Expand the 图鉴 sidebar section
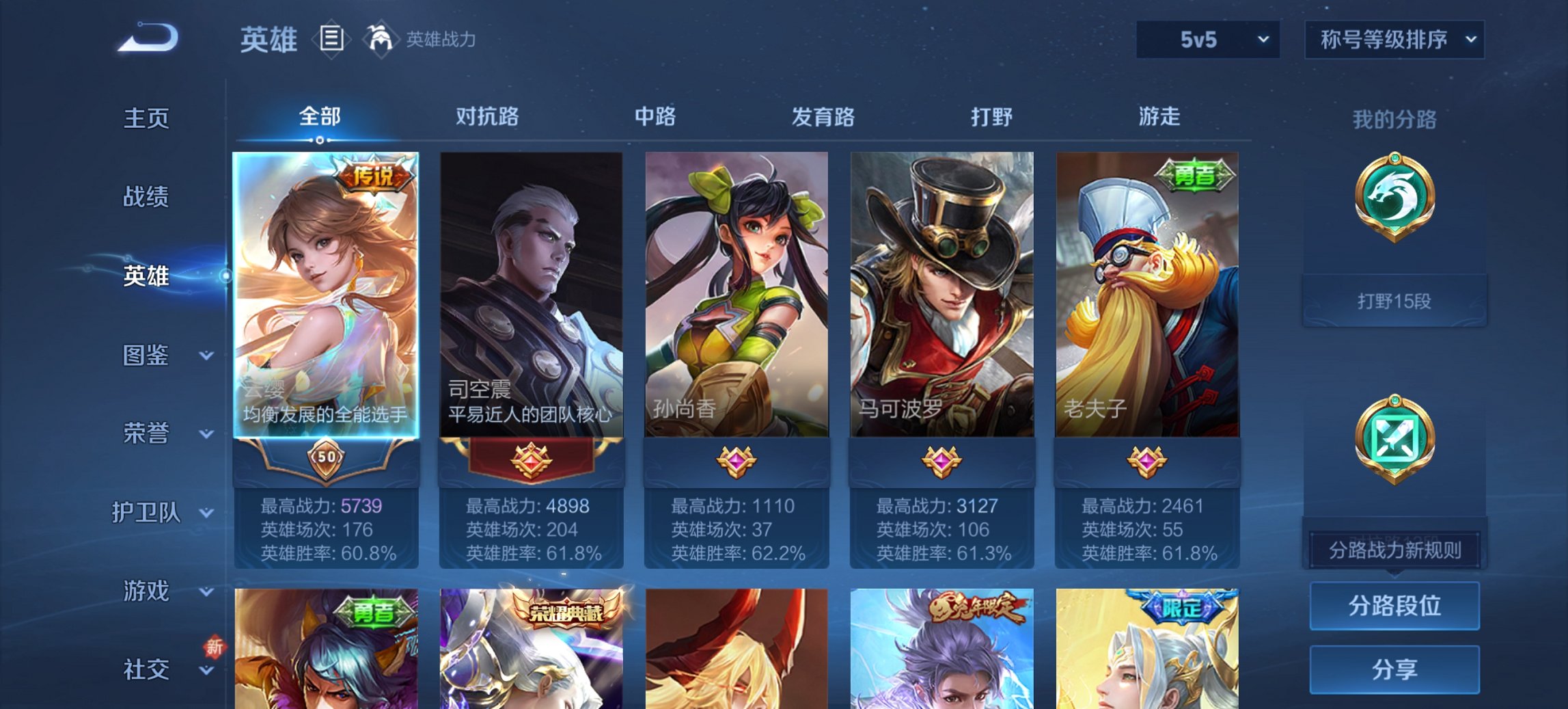 click(148, 356)
